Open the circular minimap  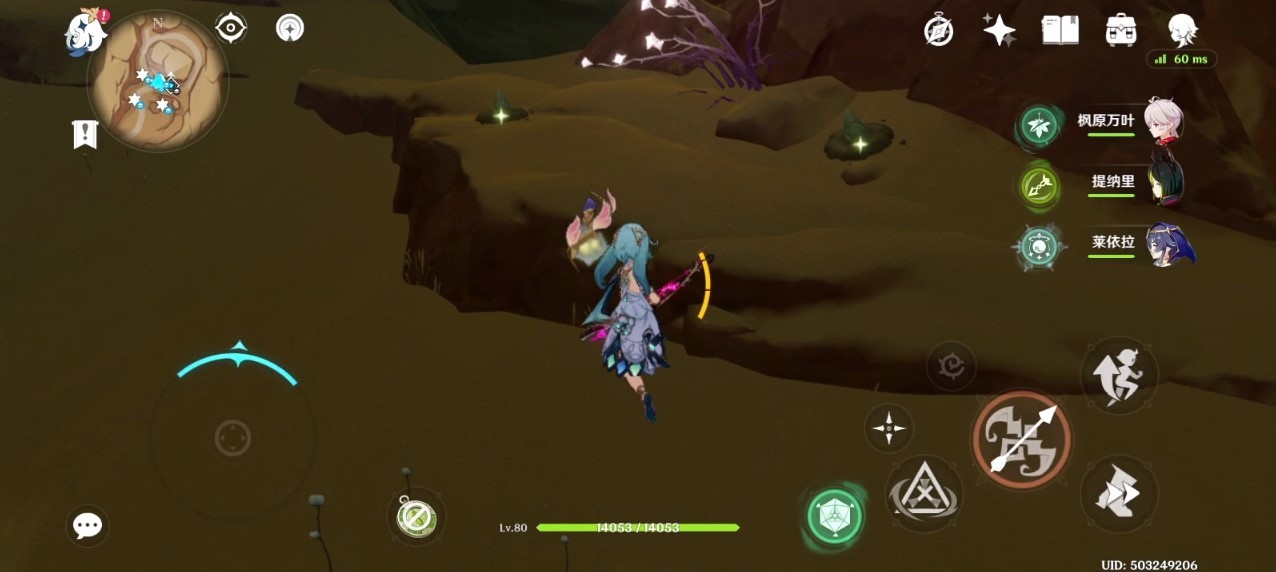(158, 82)
